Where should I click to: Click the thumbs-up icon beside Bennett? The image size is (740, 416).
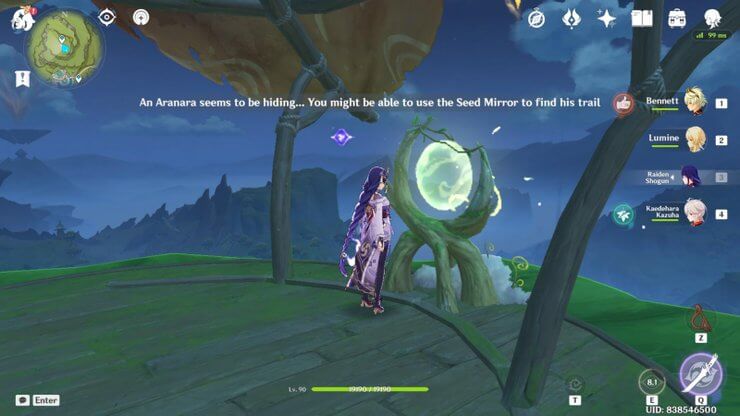tap(623, 103)
